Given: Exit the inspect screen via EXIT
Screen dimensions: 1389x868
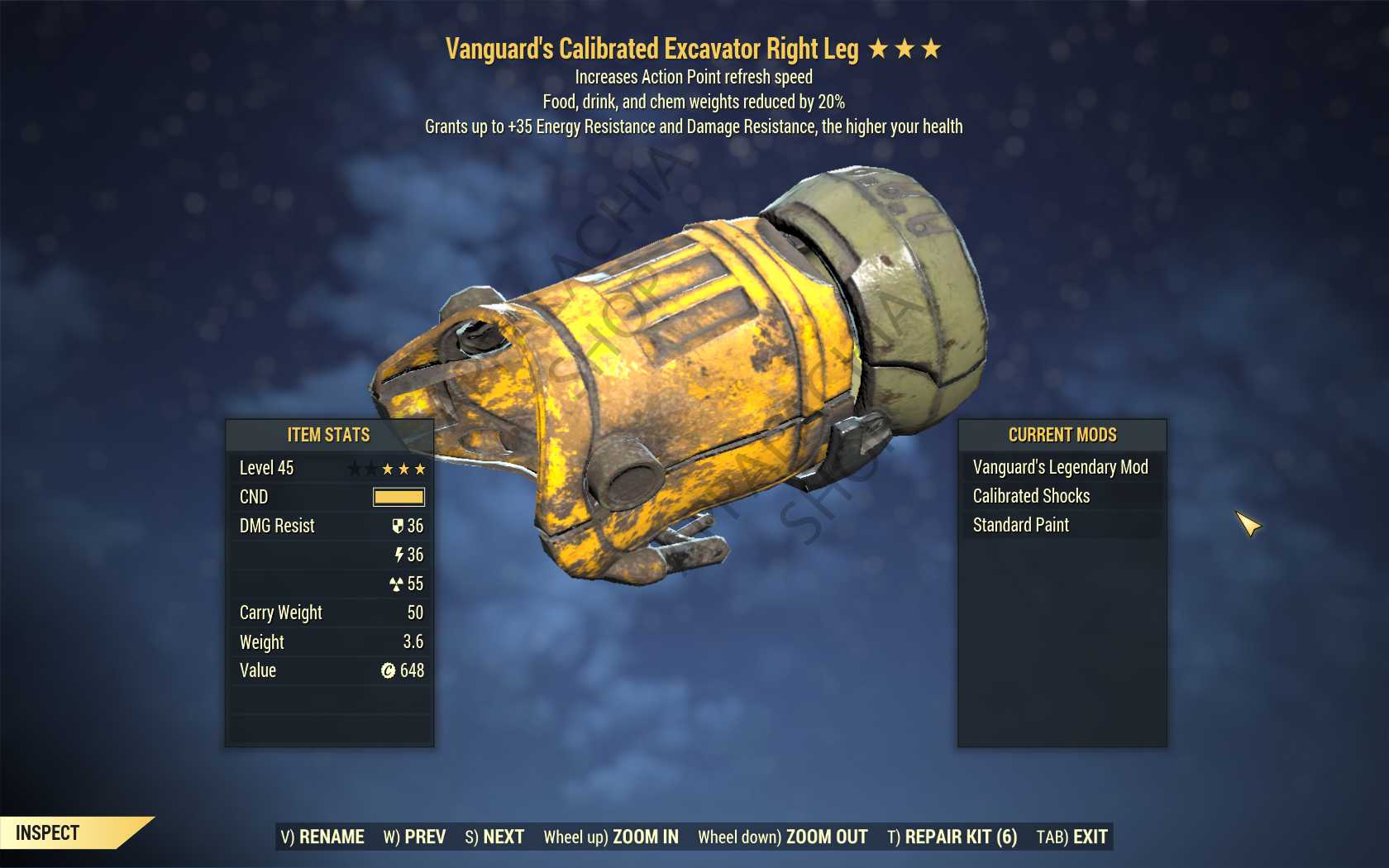Looking at the screenshot, I should pyautogui.click(x=1072, y=837).
